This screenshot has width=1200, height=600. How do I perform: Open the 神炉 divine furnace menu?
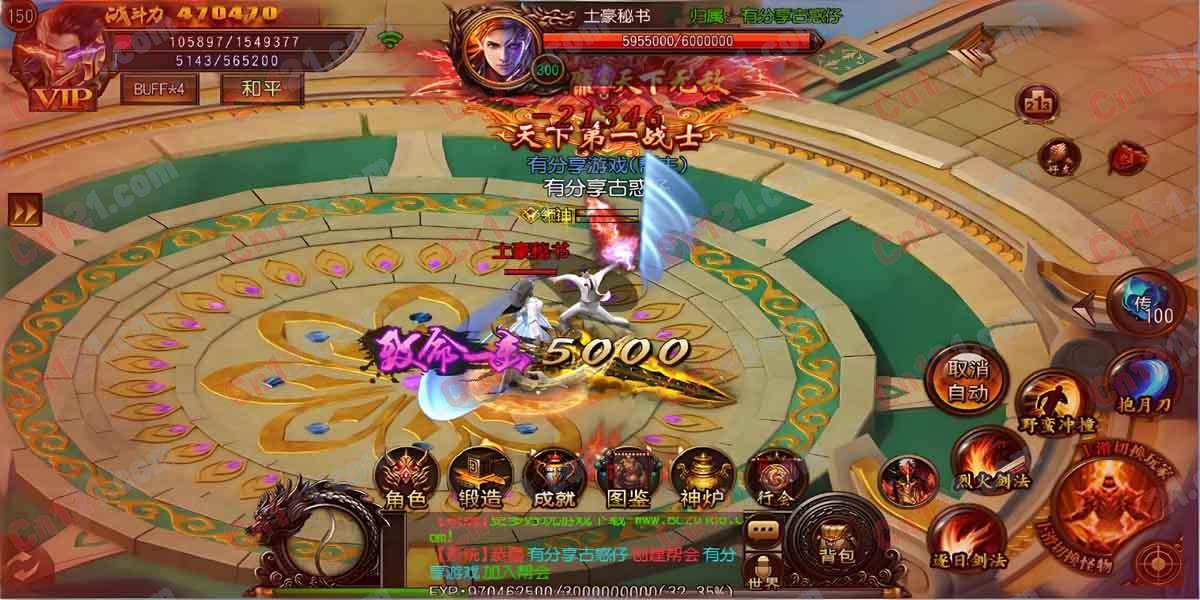[699, 476]
